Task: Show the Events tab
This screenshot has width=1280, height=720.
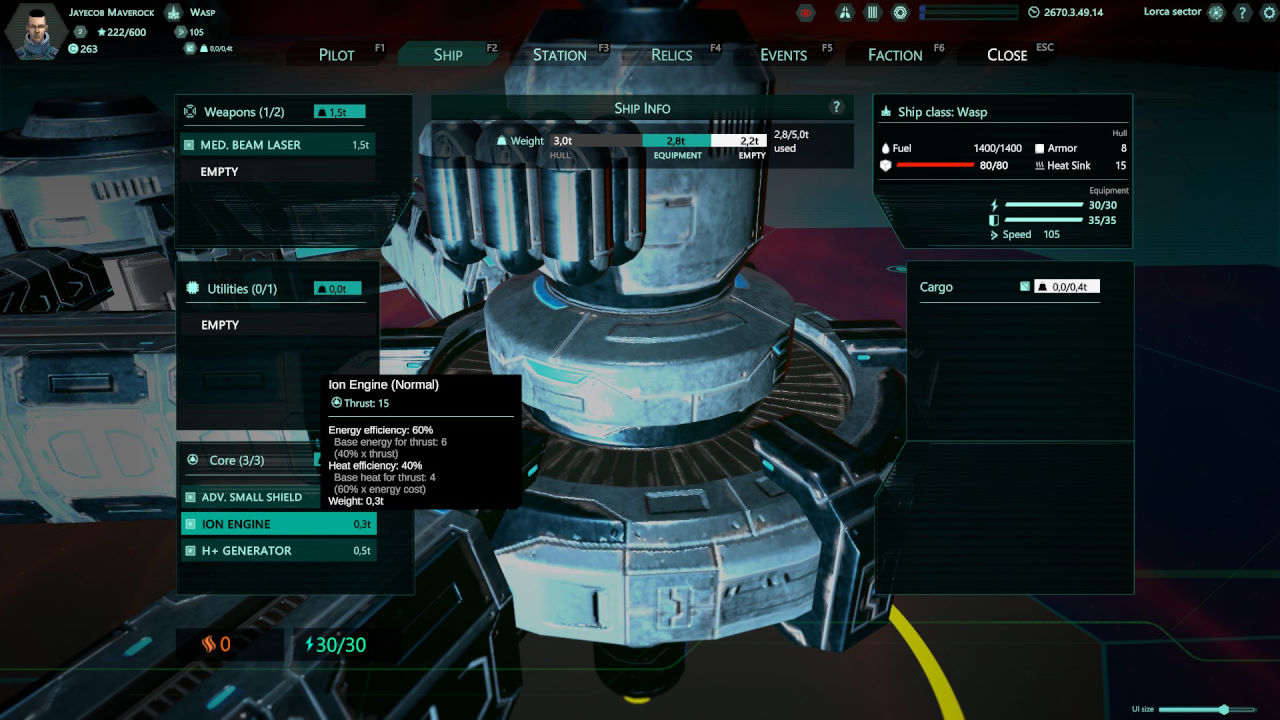Action: pyautogui.click(x=783, y=55)
